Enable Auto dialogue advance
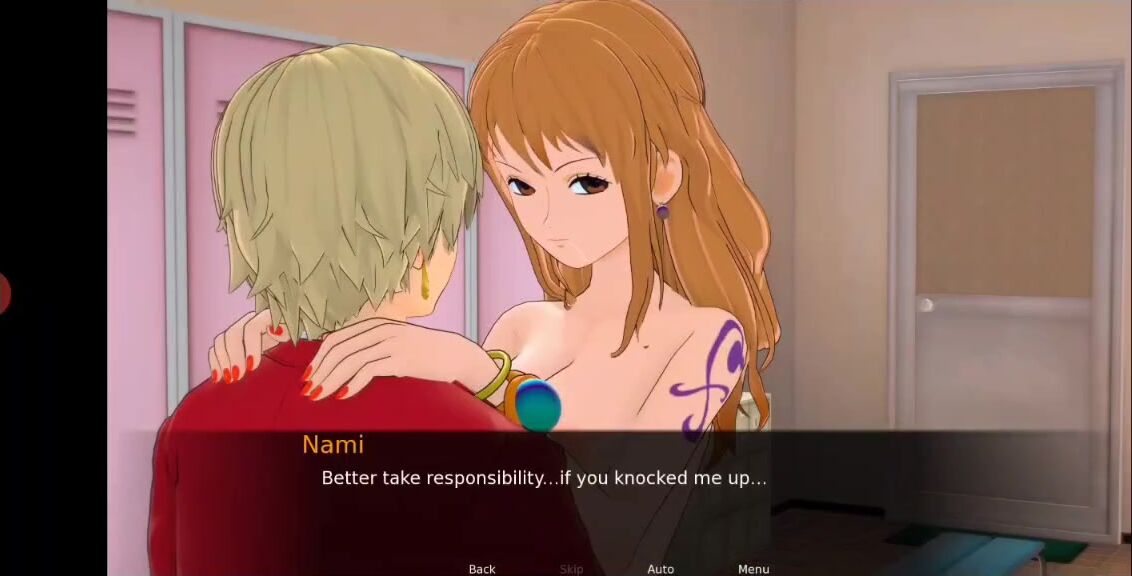Viewport: 1132px width, 576px height. coord(660,569)
